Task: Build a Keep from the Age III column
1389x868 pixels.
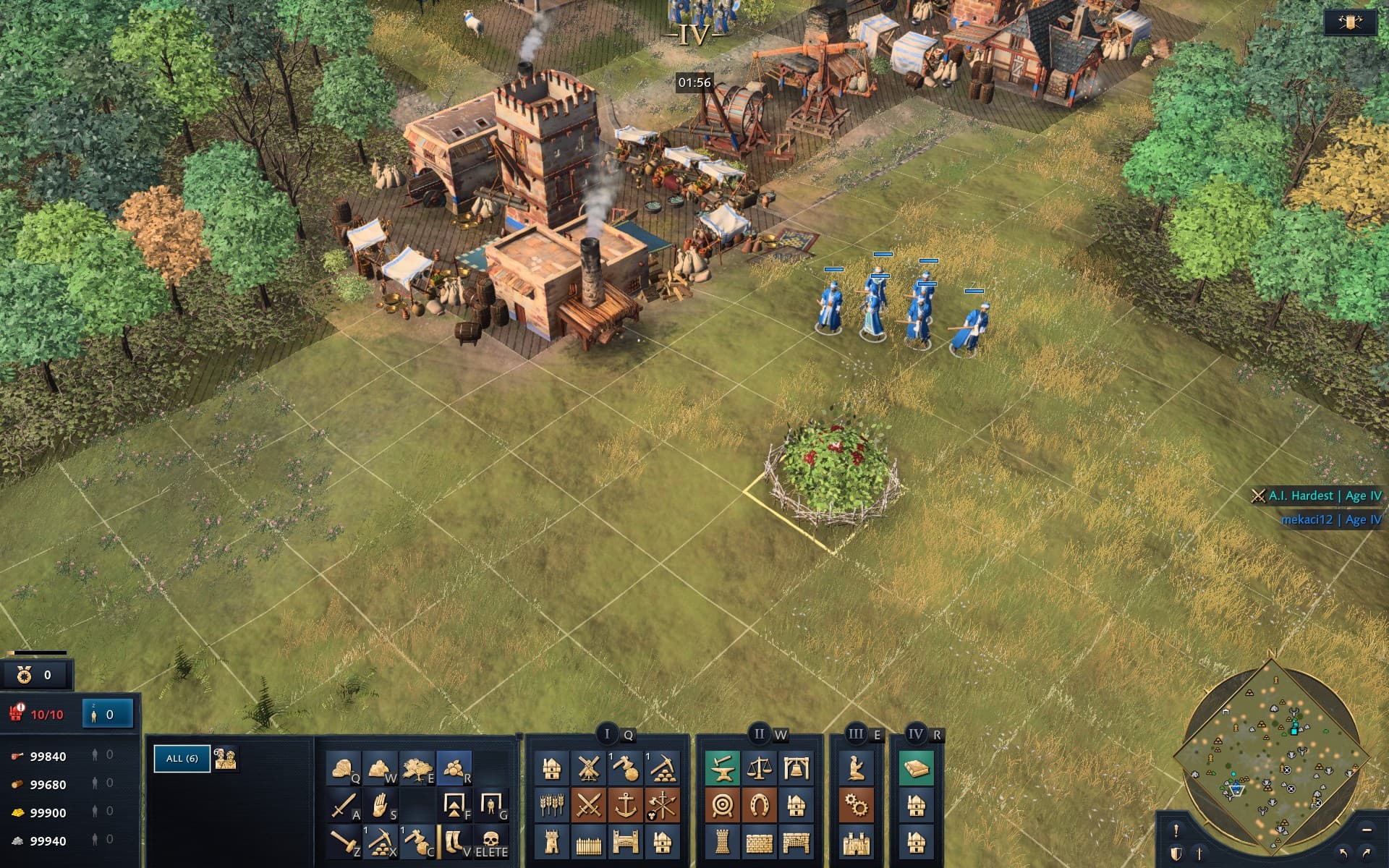Action: point(855,842)
